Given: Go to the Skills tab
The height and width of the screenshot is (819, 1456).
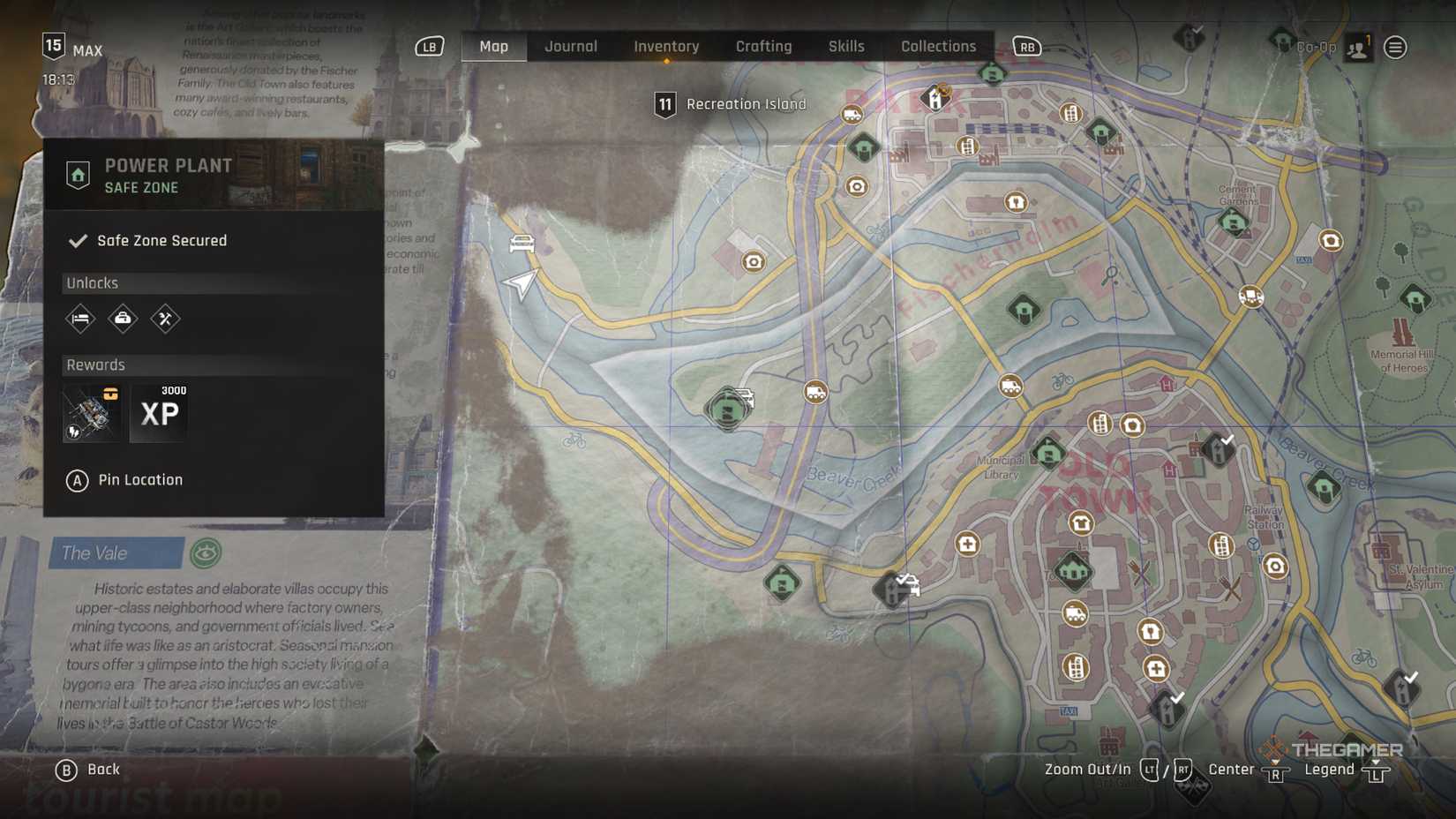Looking at the screenshot, I should point(845,47).
